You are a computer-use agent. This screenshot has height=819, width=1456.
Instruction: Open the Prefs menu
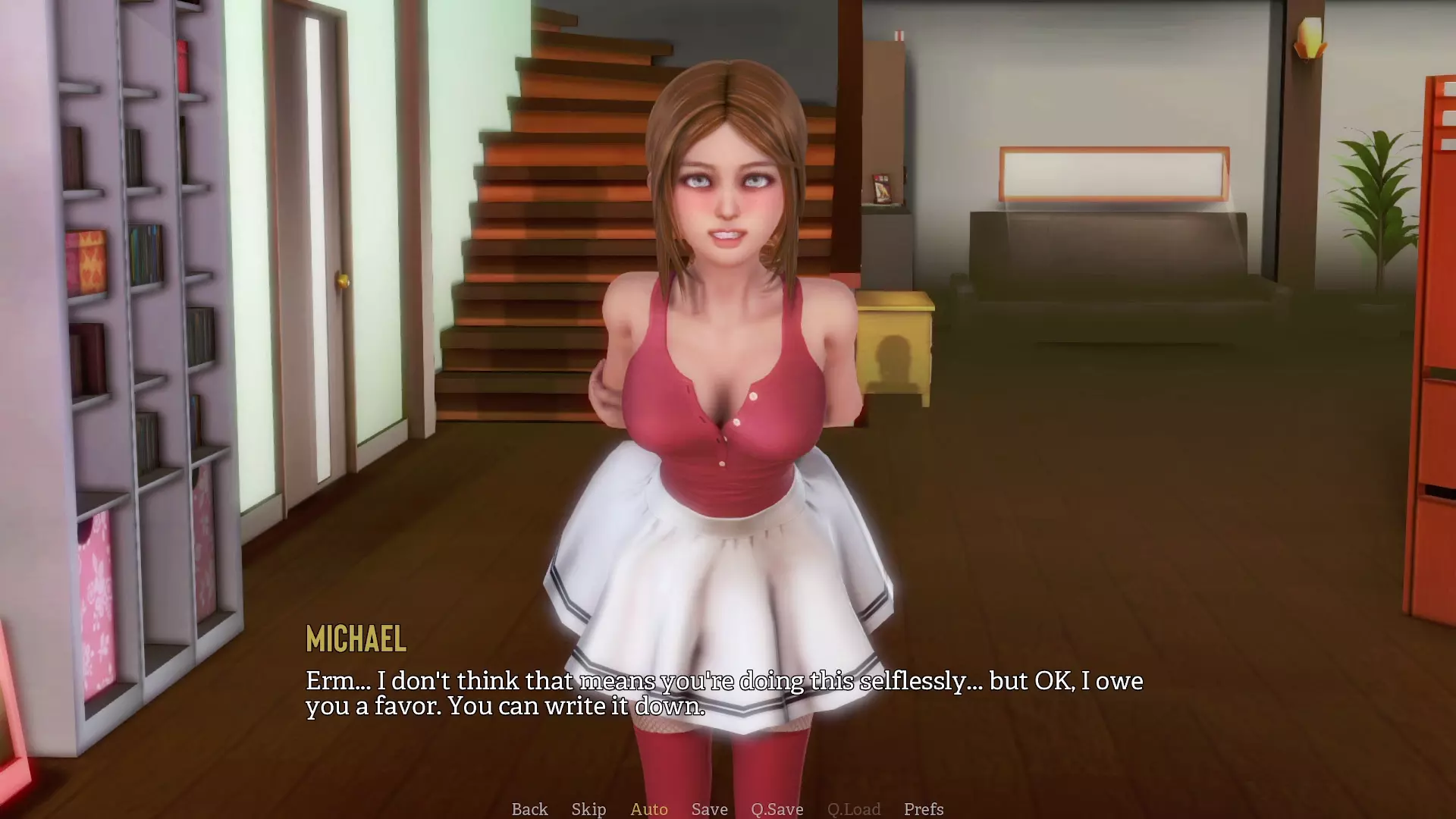pyautogui.click(x=924, y=809)
